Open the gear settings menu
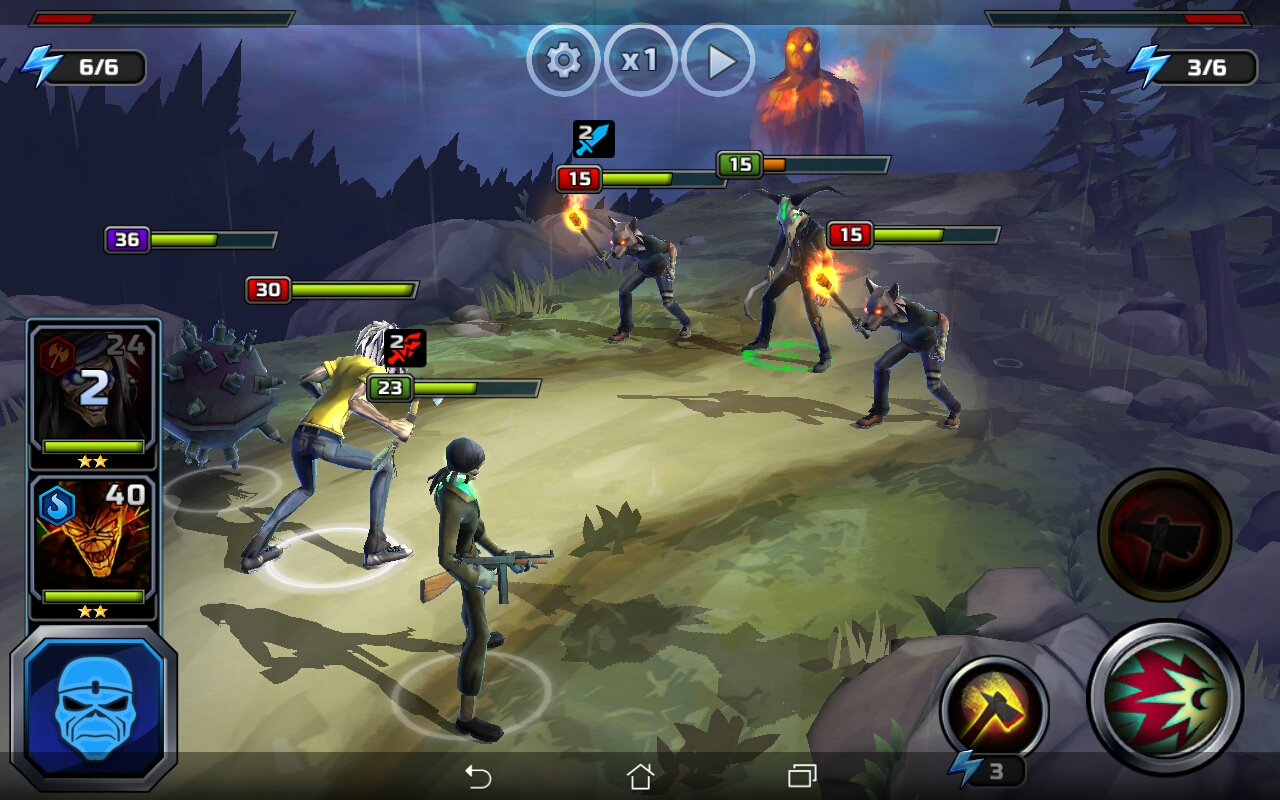The width and height of the screenshot is (1280, 800). coord(563,61)
